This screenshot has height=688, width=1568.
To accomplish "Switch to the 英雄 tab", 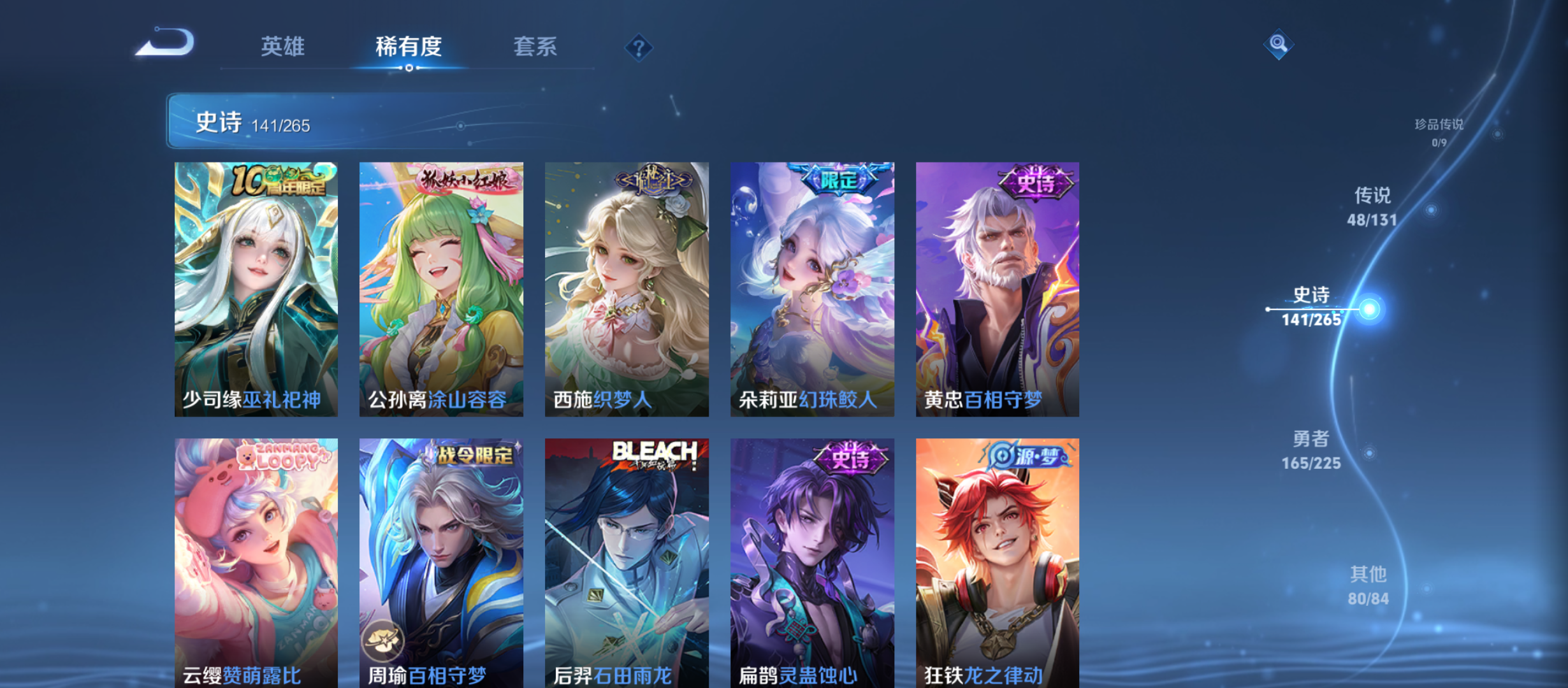I will (x=282, y=47).
